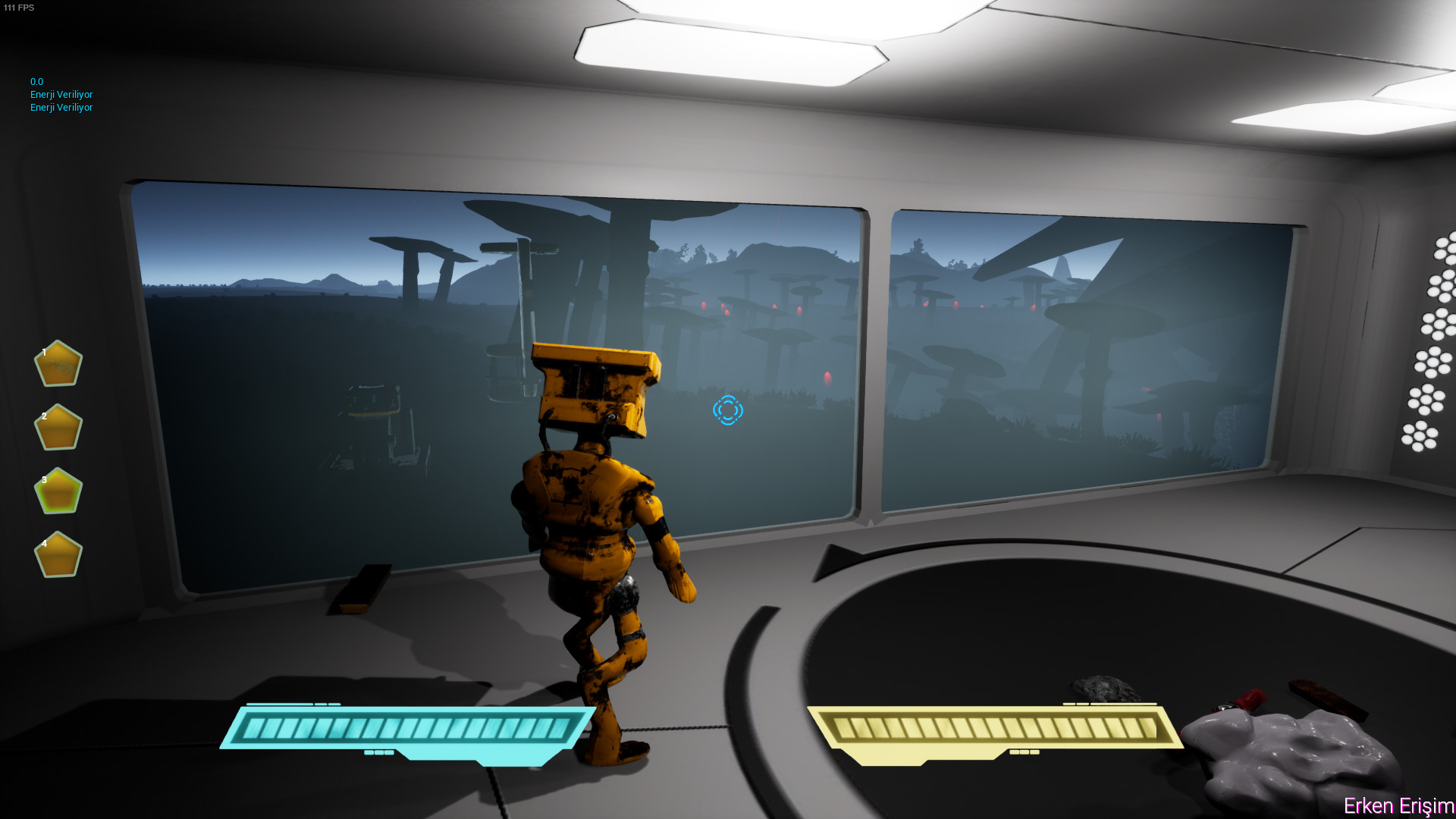Select hotbar slot 4 pentagon icon
1456x819 pixels.
click(58, 554)
